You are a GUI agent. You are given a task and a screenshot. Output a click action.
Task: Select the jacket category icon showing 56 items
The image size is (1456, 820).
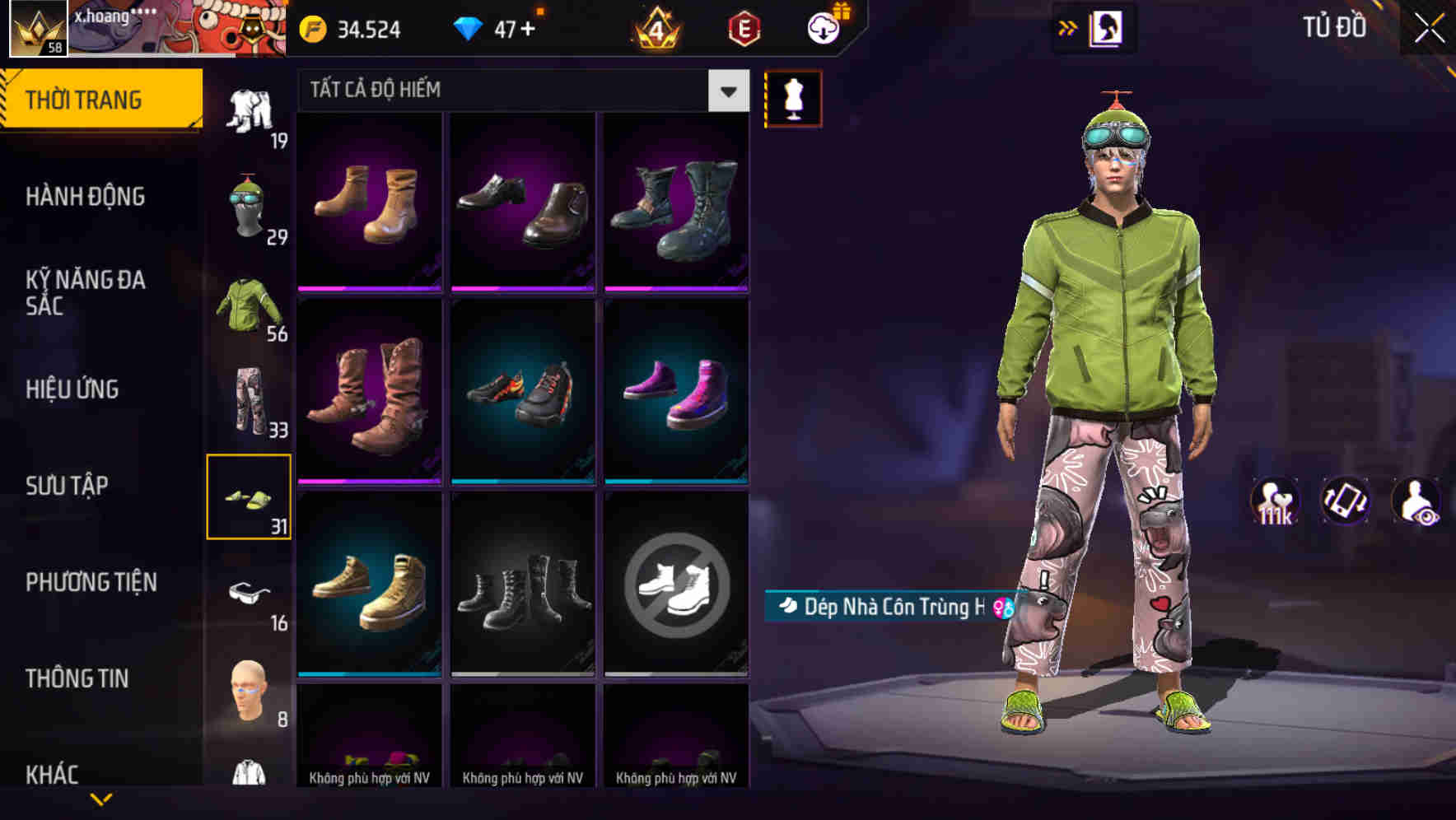[x=249, y=314]
